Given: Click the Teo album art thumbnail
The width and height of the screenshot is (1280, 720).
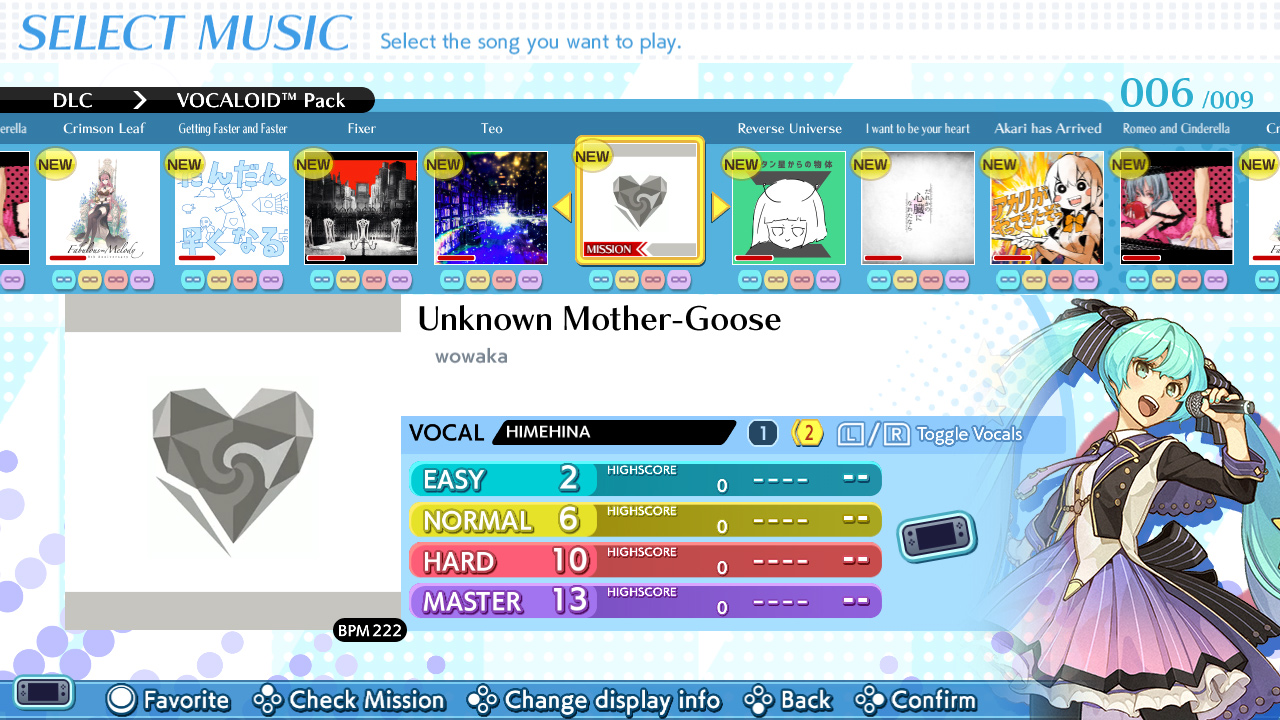Looking at the screenshot, I should pos(490,207).
